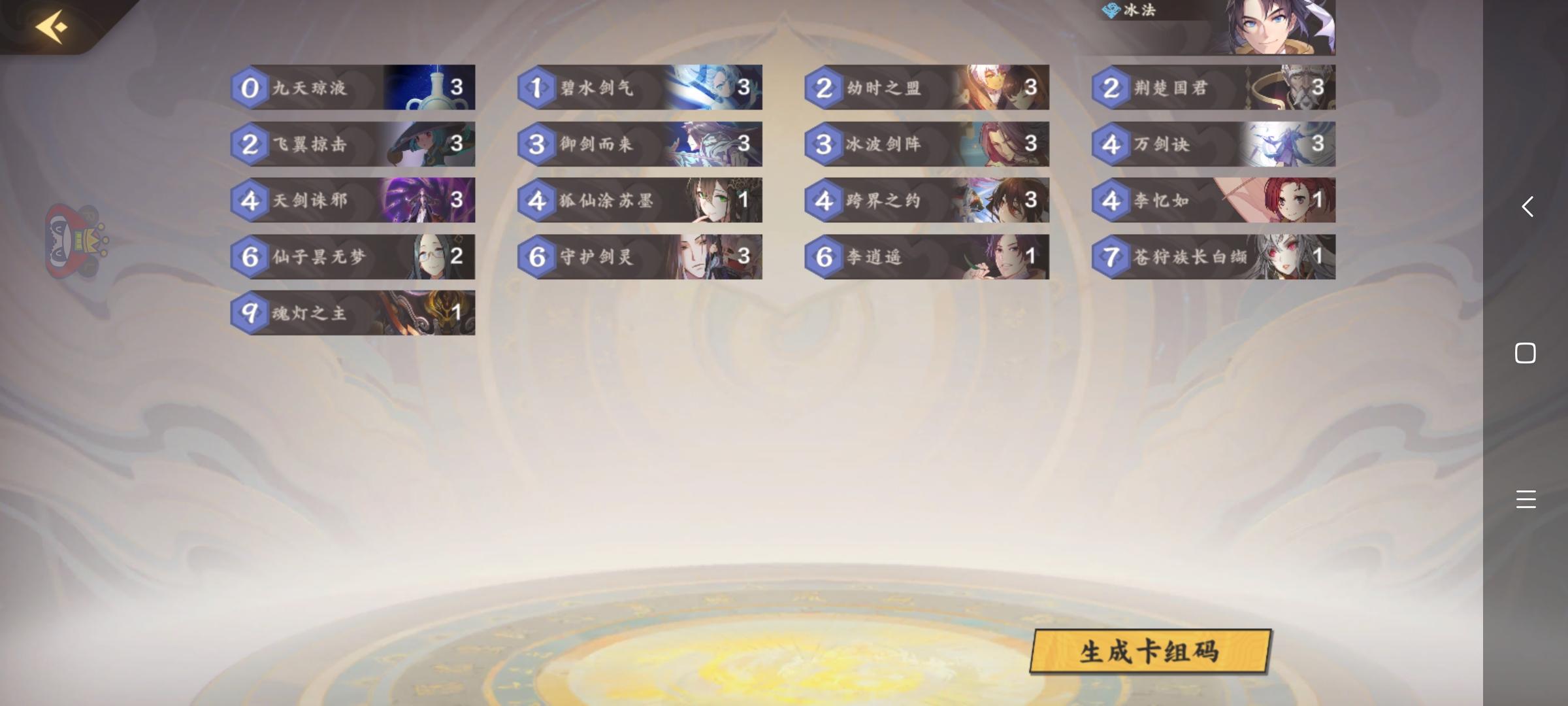Image resolution: width=1568 pixels, height=706 pixels.
Task: Open the 守护剑灵 card details
Action: point(640,257)
